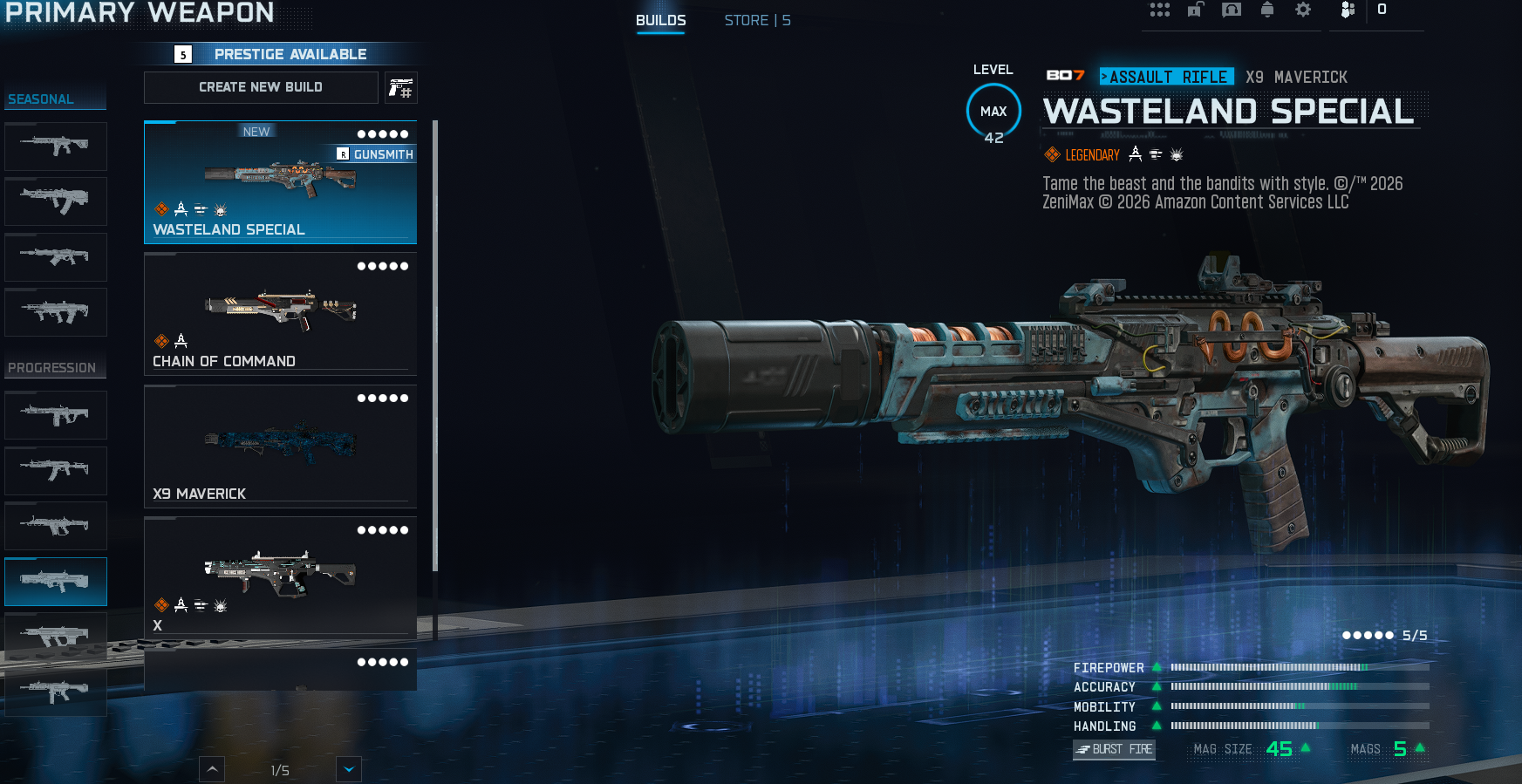Activate the Prestige Available banner
The image size is (1522, 784).
click(x=281, y=54)
